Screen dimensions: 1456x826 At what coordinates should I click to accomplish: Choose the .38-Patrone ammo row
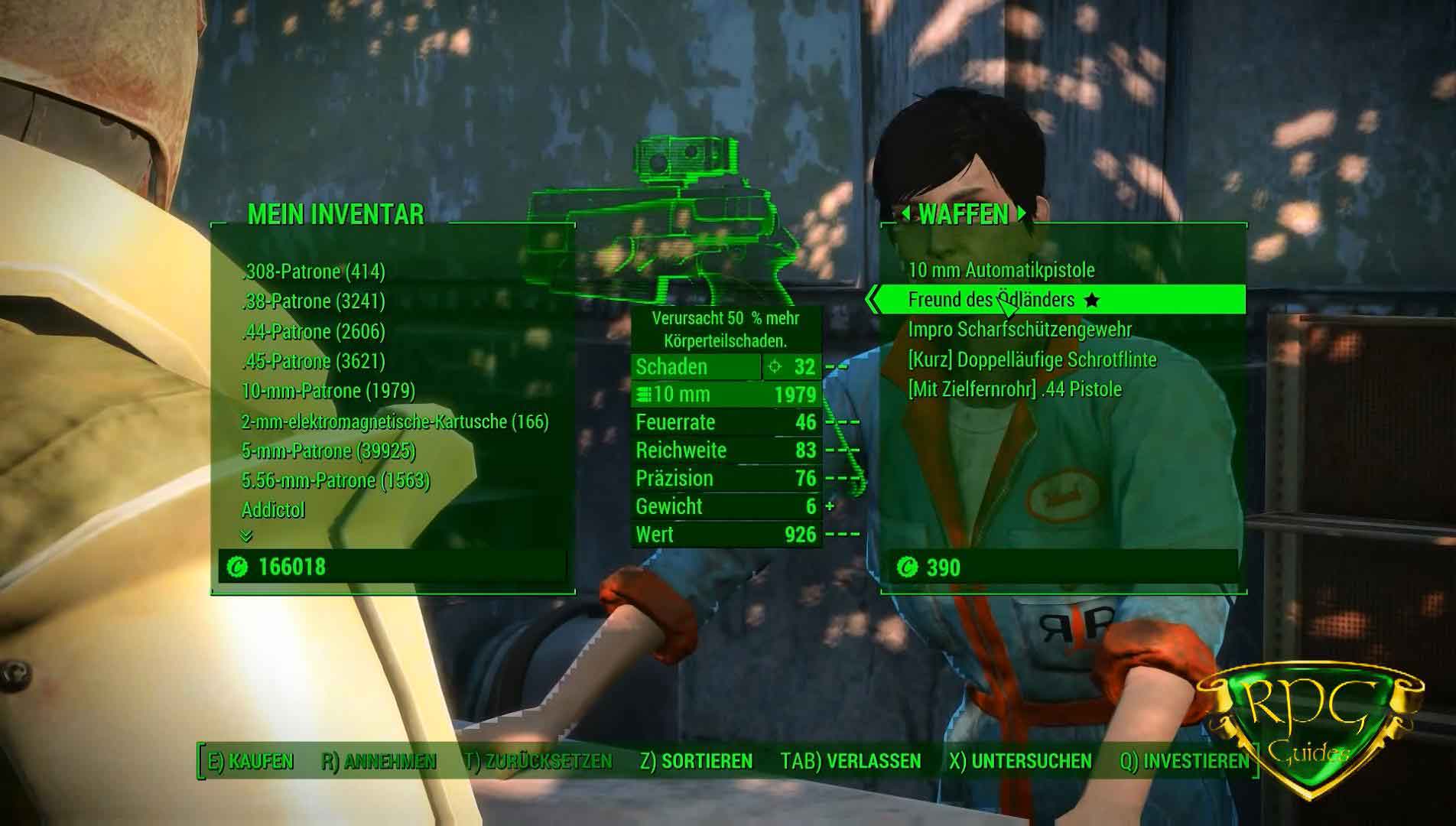pos(314,301)
